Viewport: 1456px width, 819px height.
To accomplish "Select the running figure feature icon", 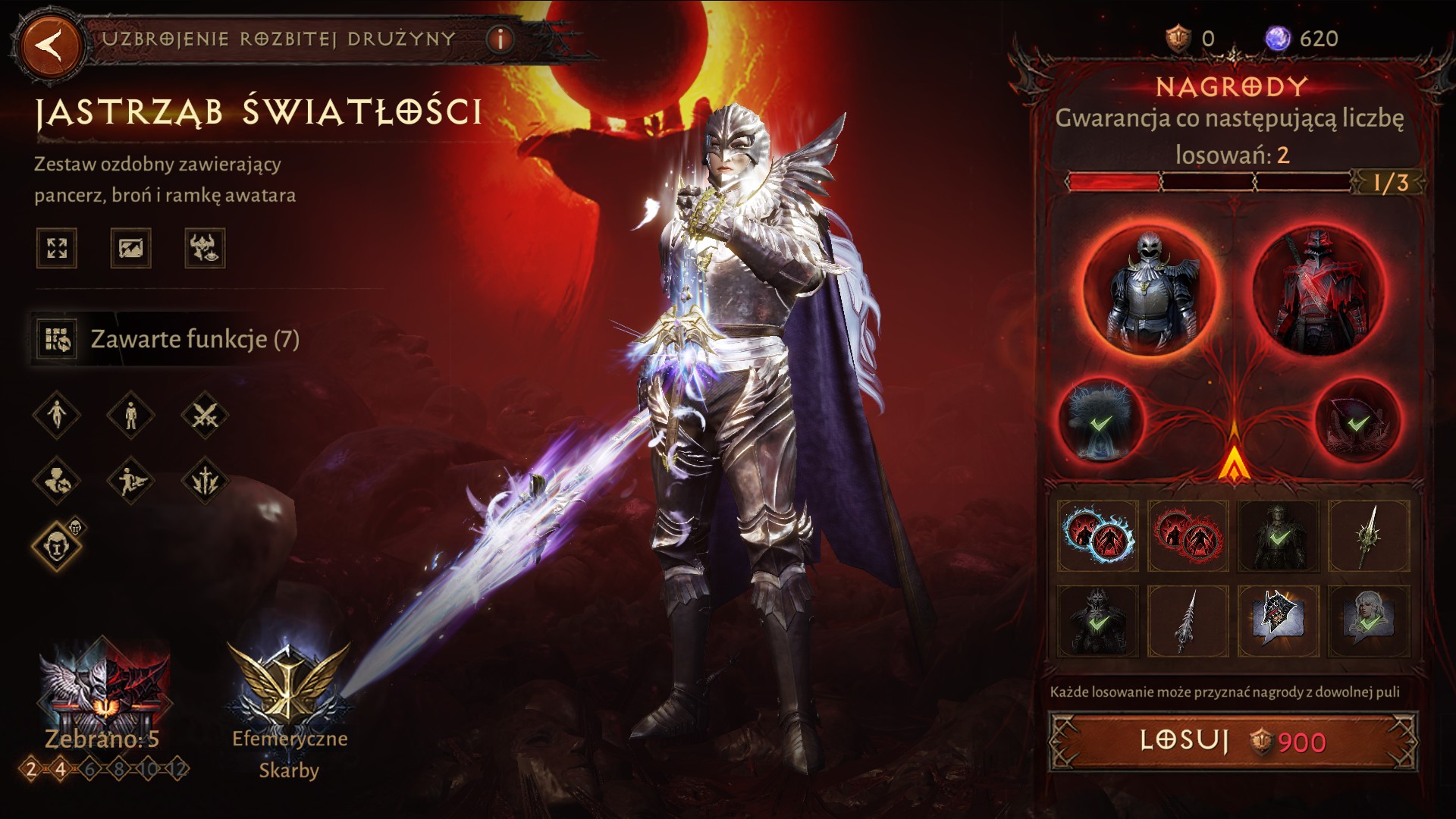I will click(130, 480).
